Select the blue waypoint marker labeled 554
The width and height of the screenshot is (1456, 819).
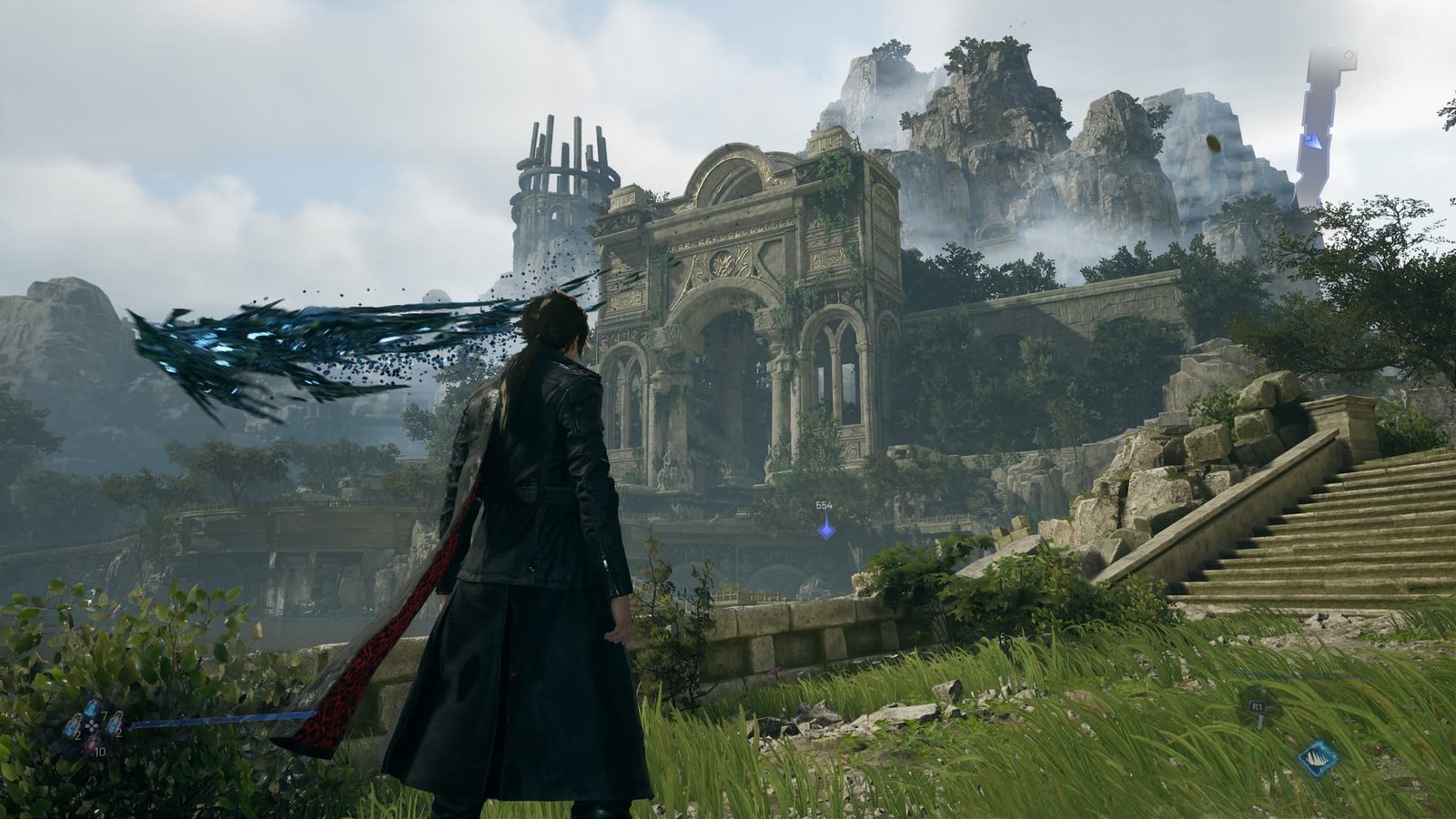pyautogui.click(x=825, y=529)
